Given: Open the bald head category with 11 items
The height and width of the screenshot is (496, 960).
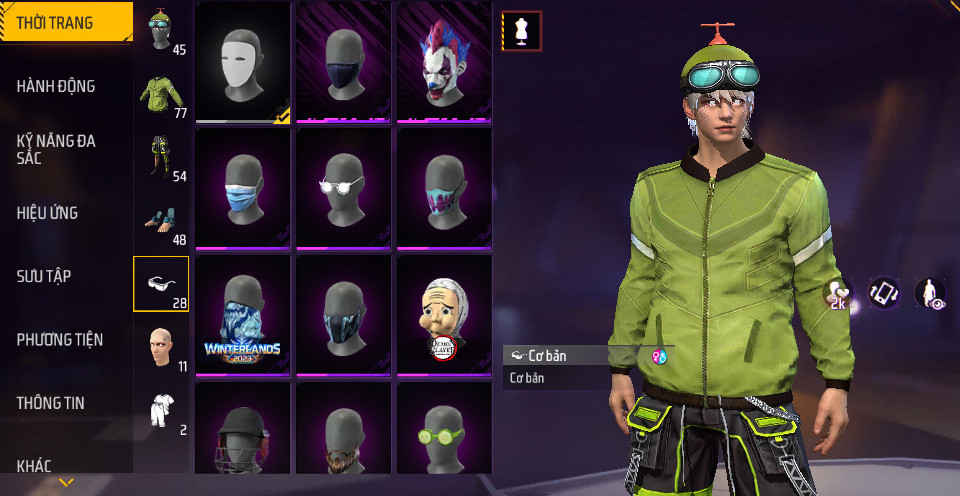Looking at the screenshot, I should point(161,348).
